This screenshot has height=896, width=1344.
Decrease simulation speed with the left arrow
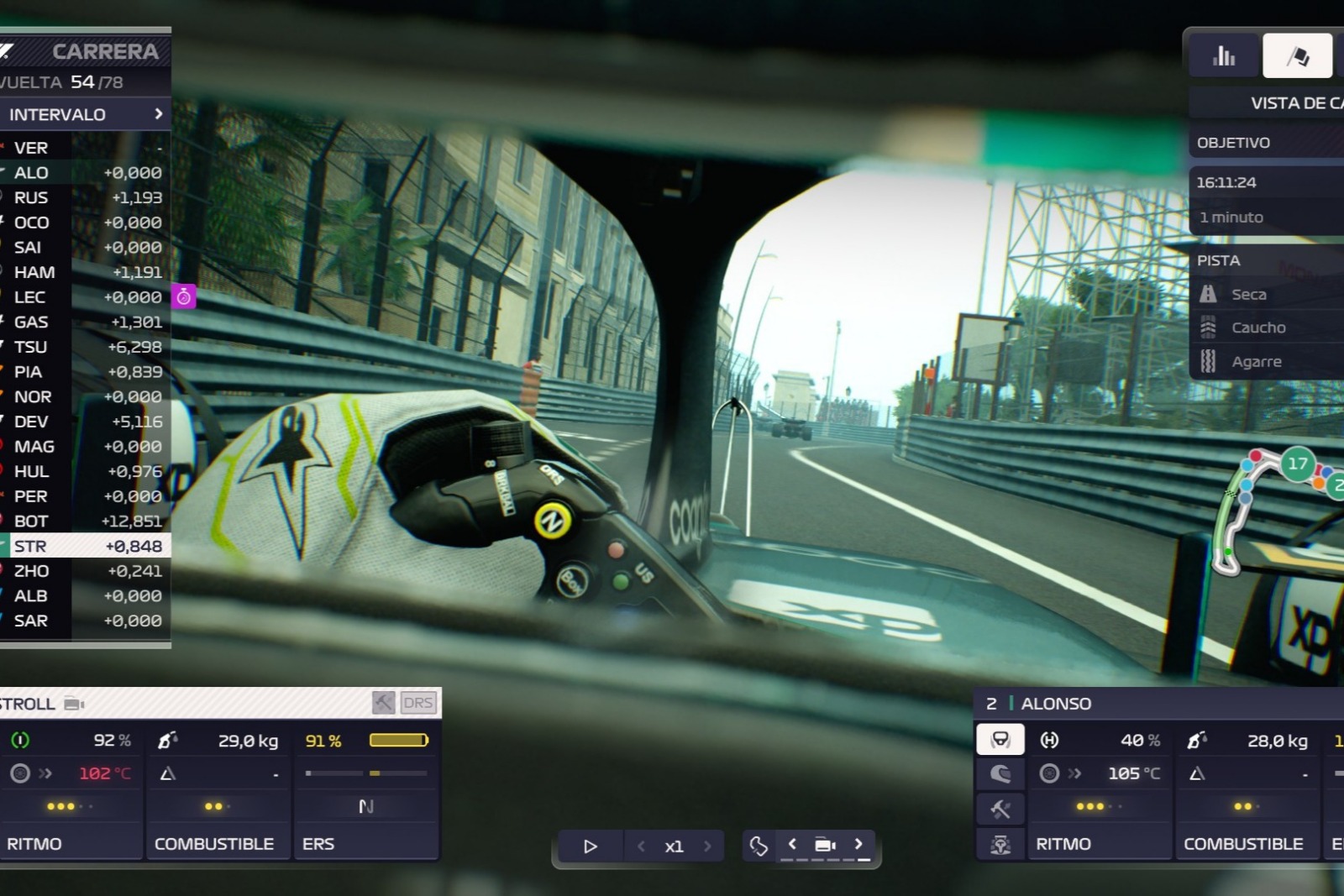[641, 846]
